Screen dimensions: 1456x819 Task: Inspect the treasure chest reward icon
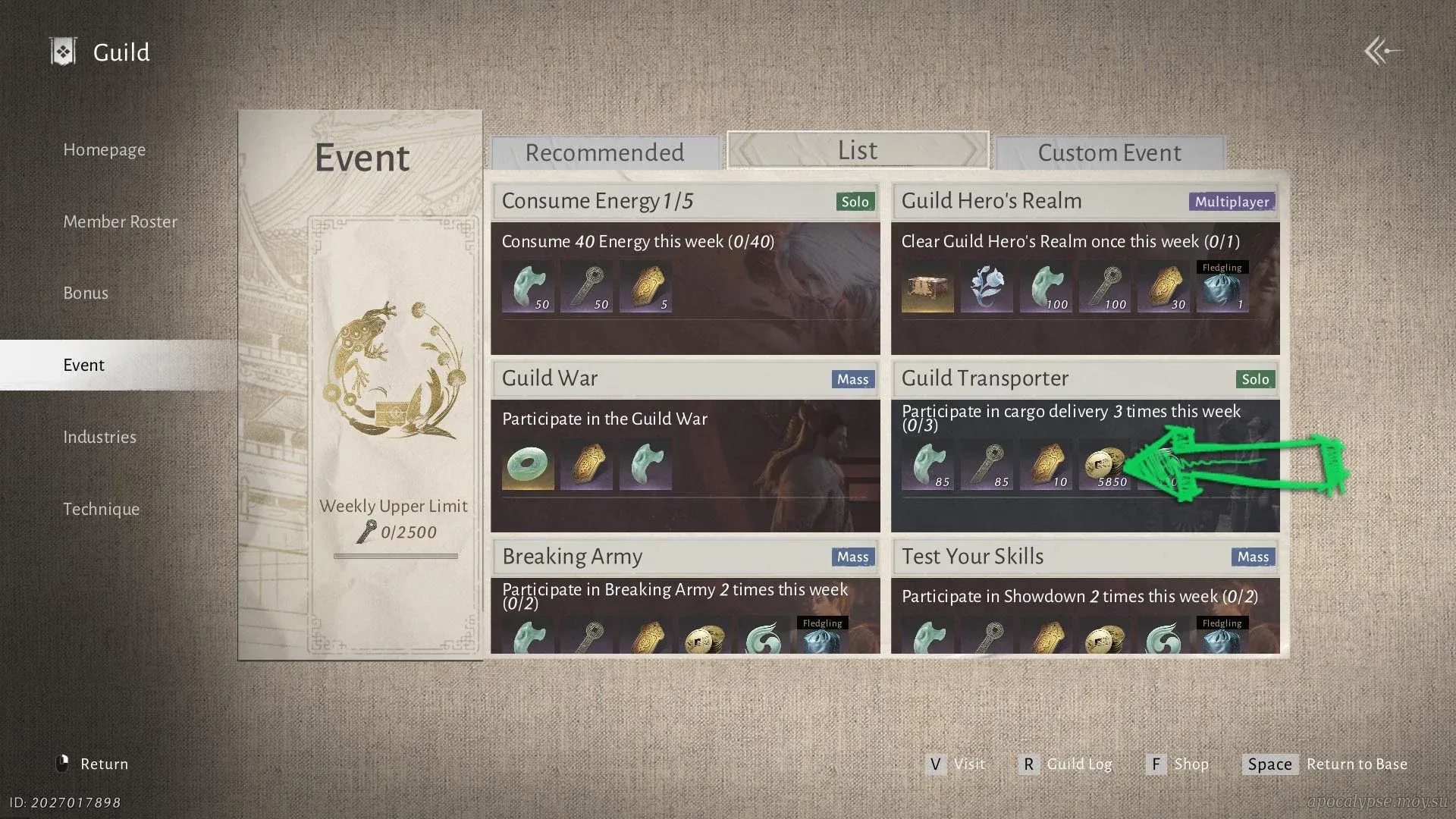point(927,288)
